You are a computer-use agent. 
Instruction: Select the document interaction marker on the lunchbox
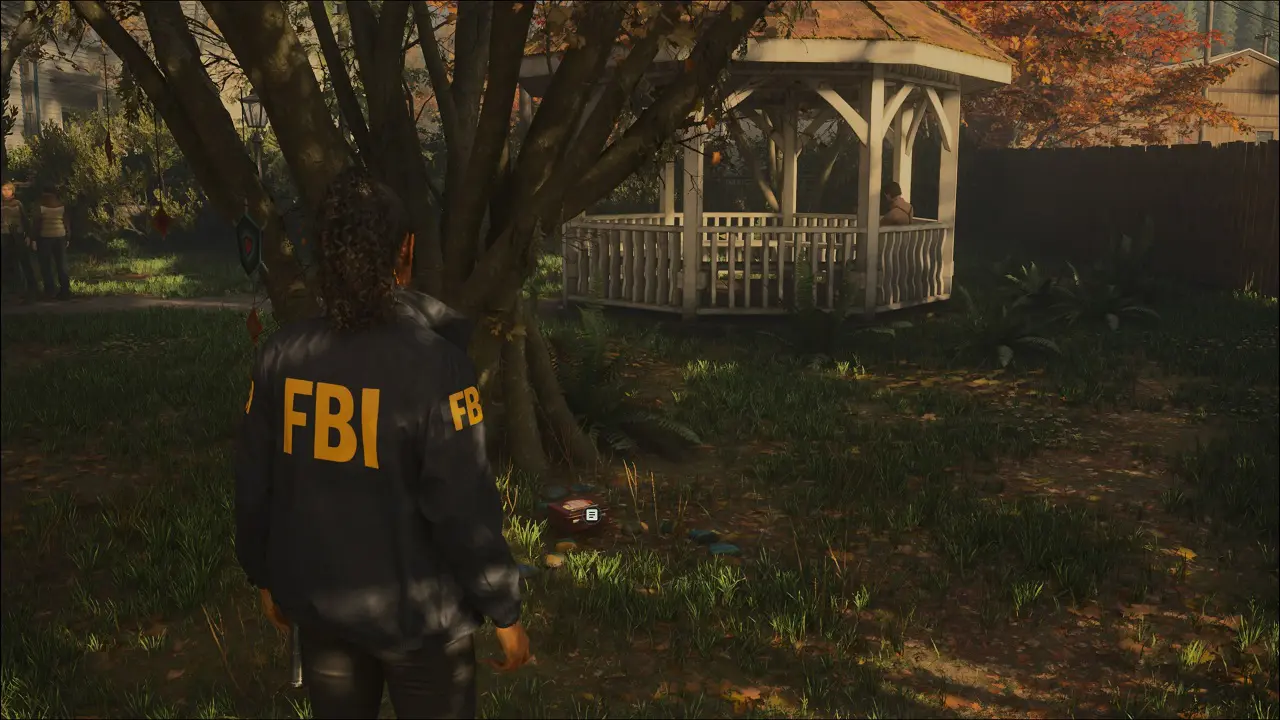point(592,514)
